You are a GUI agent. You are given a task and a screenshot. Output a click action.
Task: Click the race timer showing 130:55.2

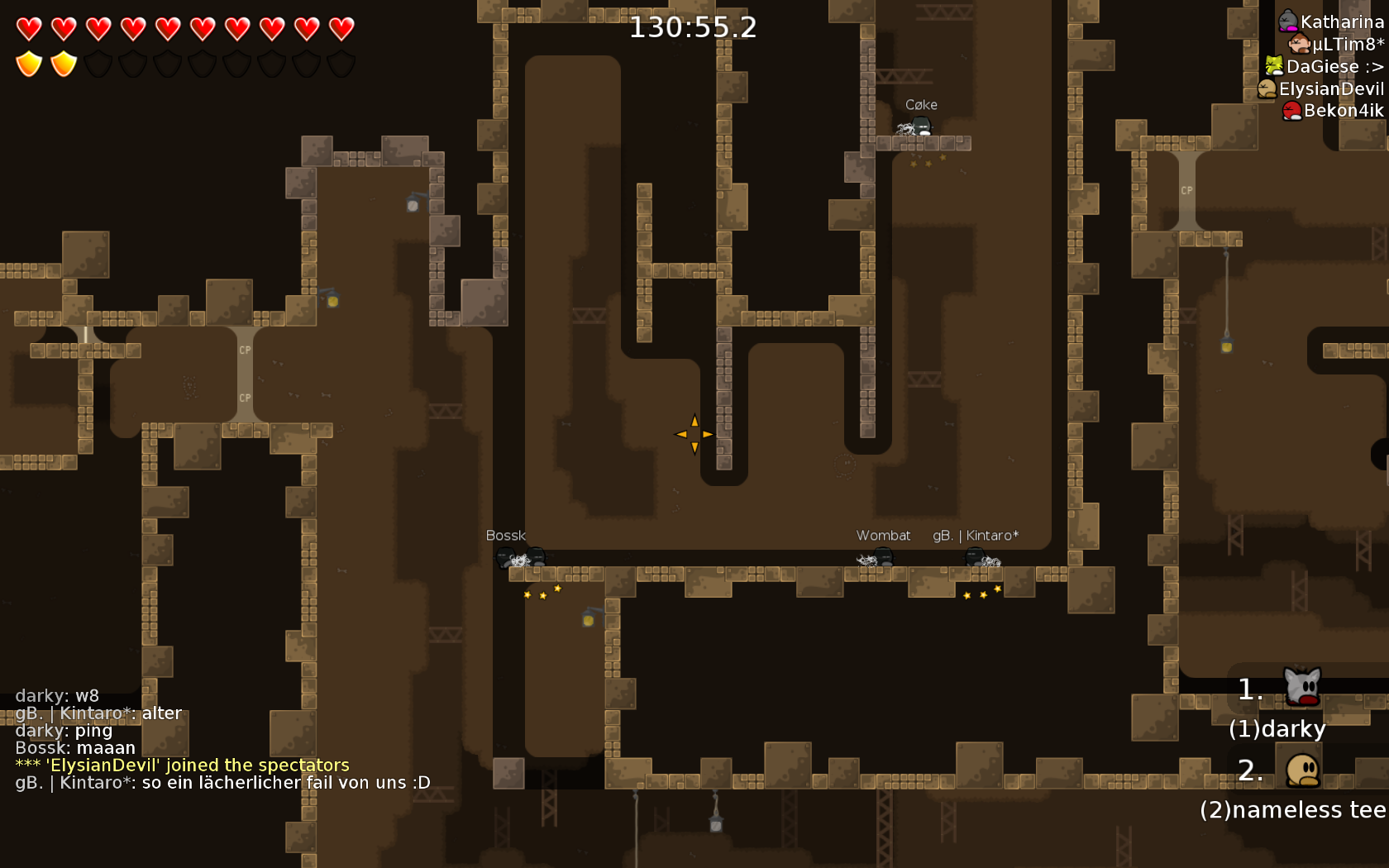coord(693,26)
